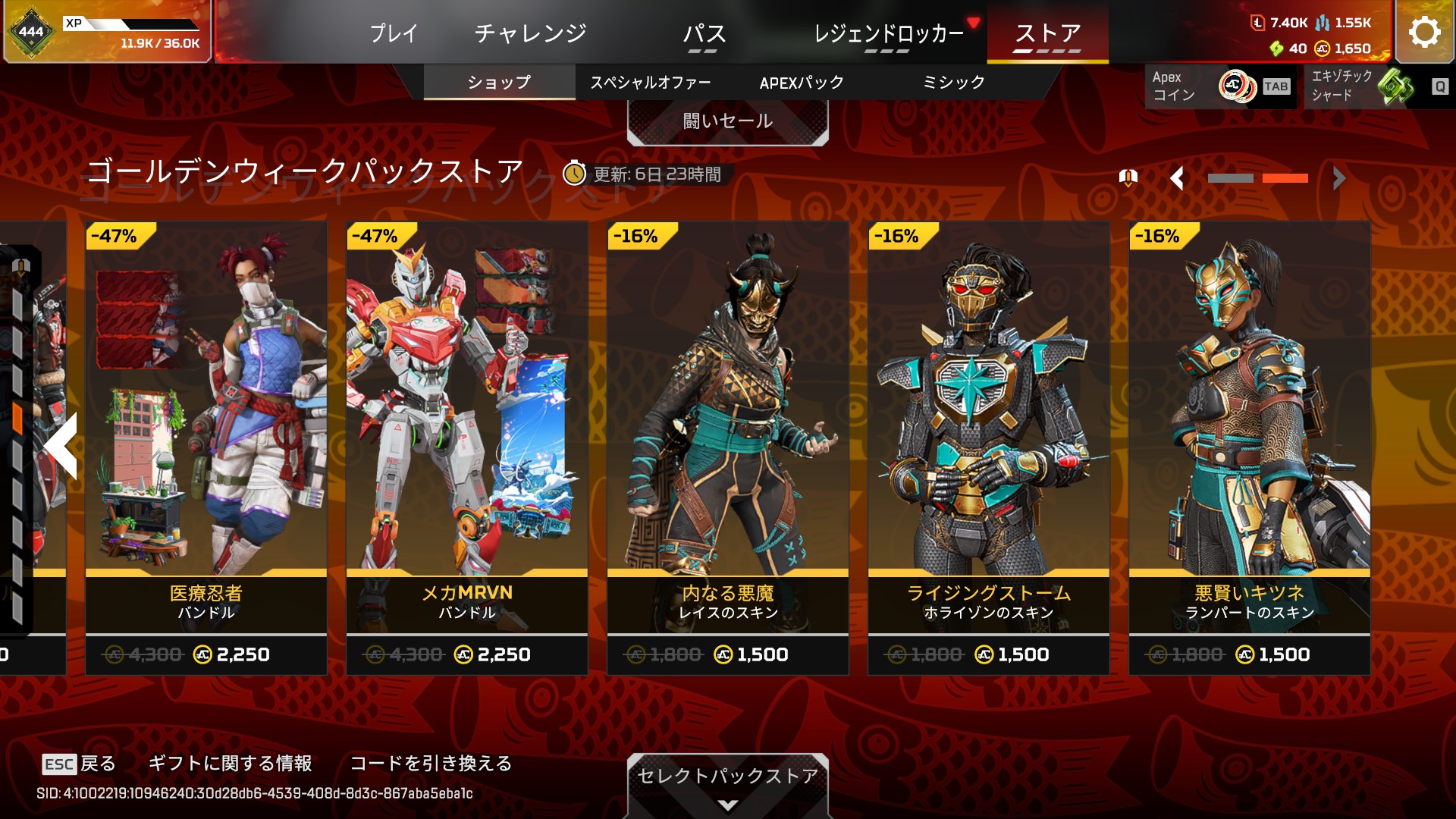The image size is (1456, 819).
Task: Open the スペシャルオファー sub-tab
Action: click(x=651, y=82)
